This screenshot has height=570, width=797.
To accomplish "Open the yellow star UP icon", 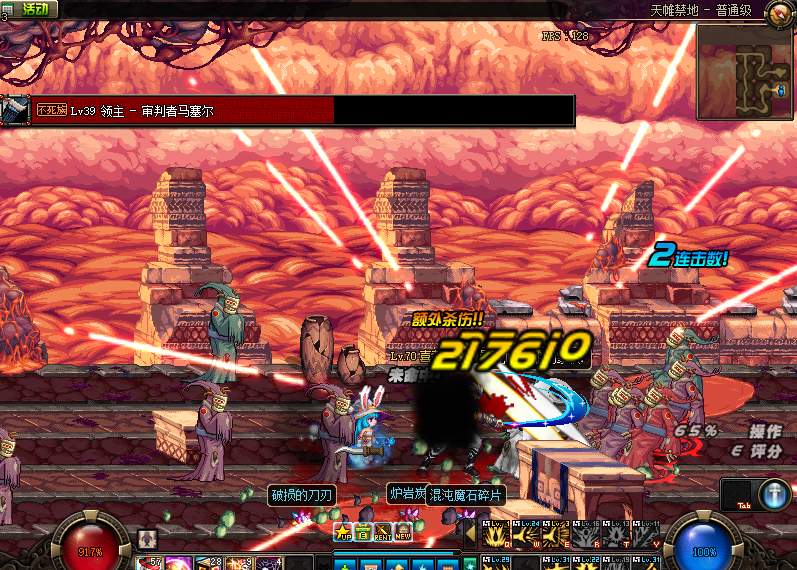I will pos(344,532).
